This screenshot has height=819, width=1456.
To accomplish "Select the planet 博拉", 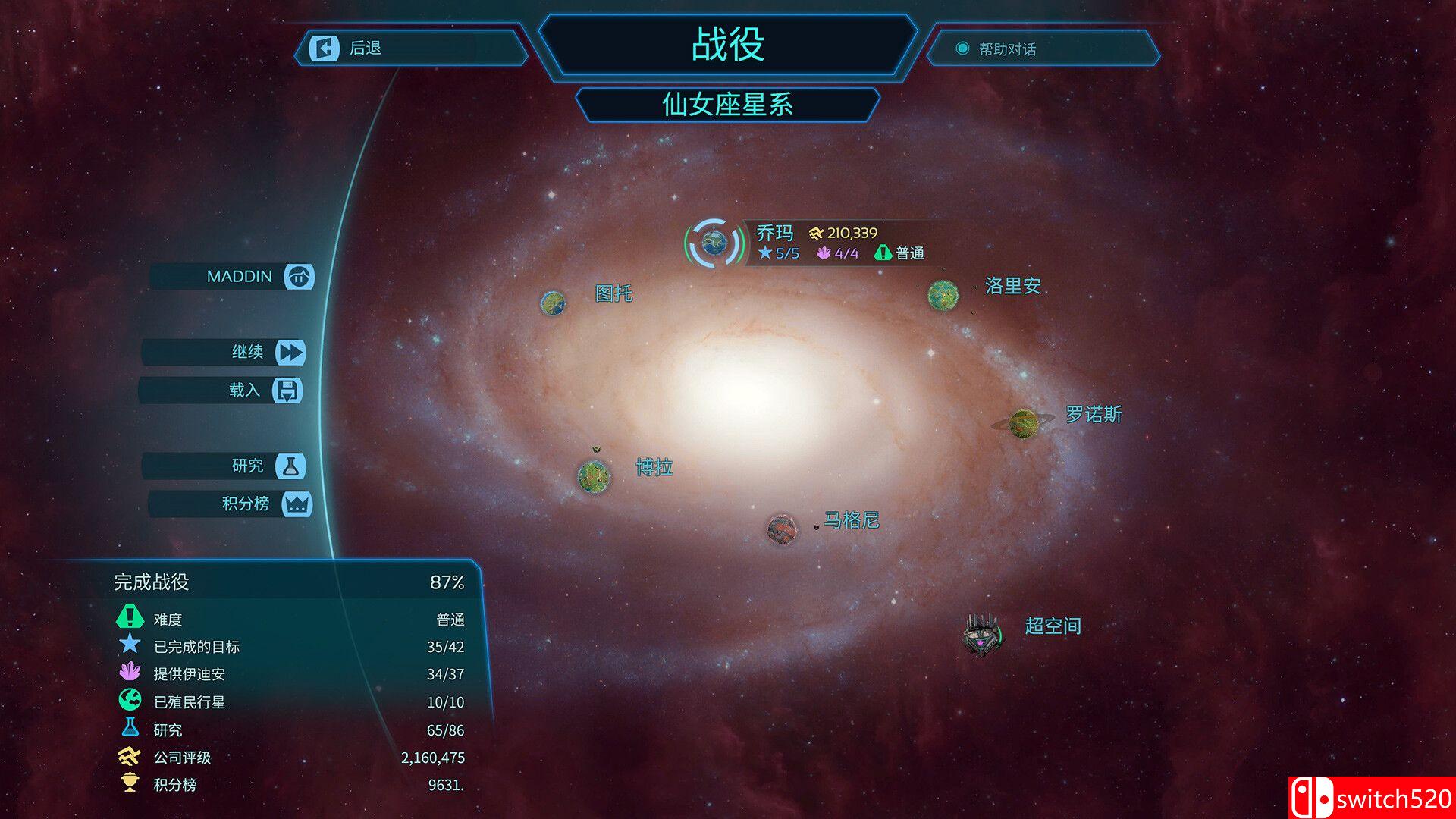I will pos(594,476).
